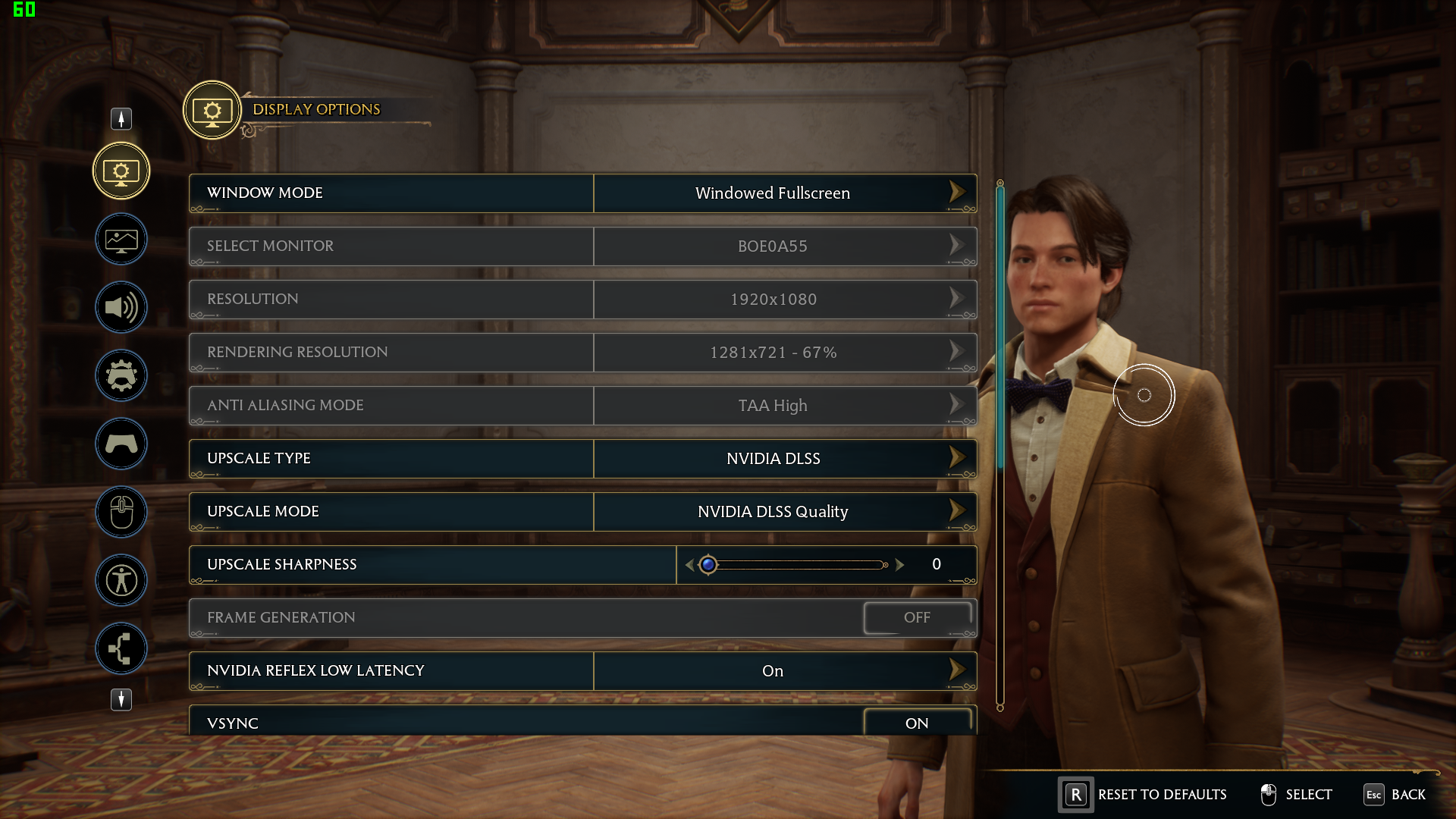Viewport: 1456px width, 819px height.
Task: Open the Audio options tab
Action: [121, 308]
